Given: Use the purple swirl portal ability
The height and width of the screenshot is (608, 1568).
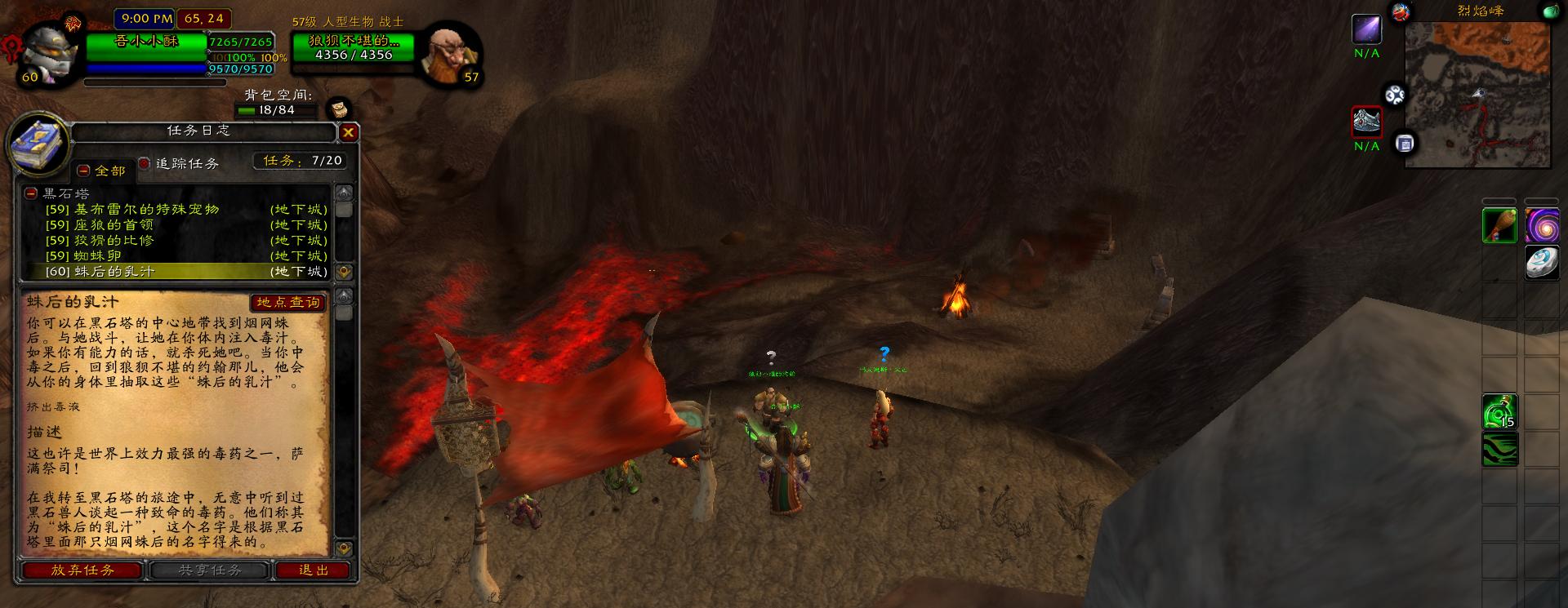Looking at the screenshot, I should coord(1541,225).
